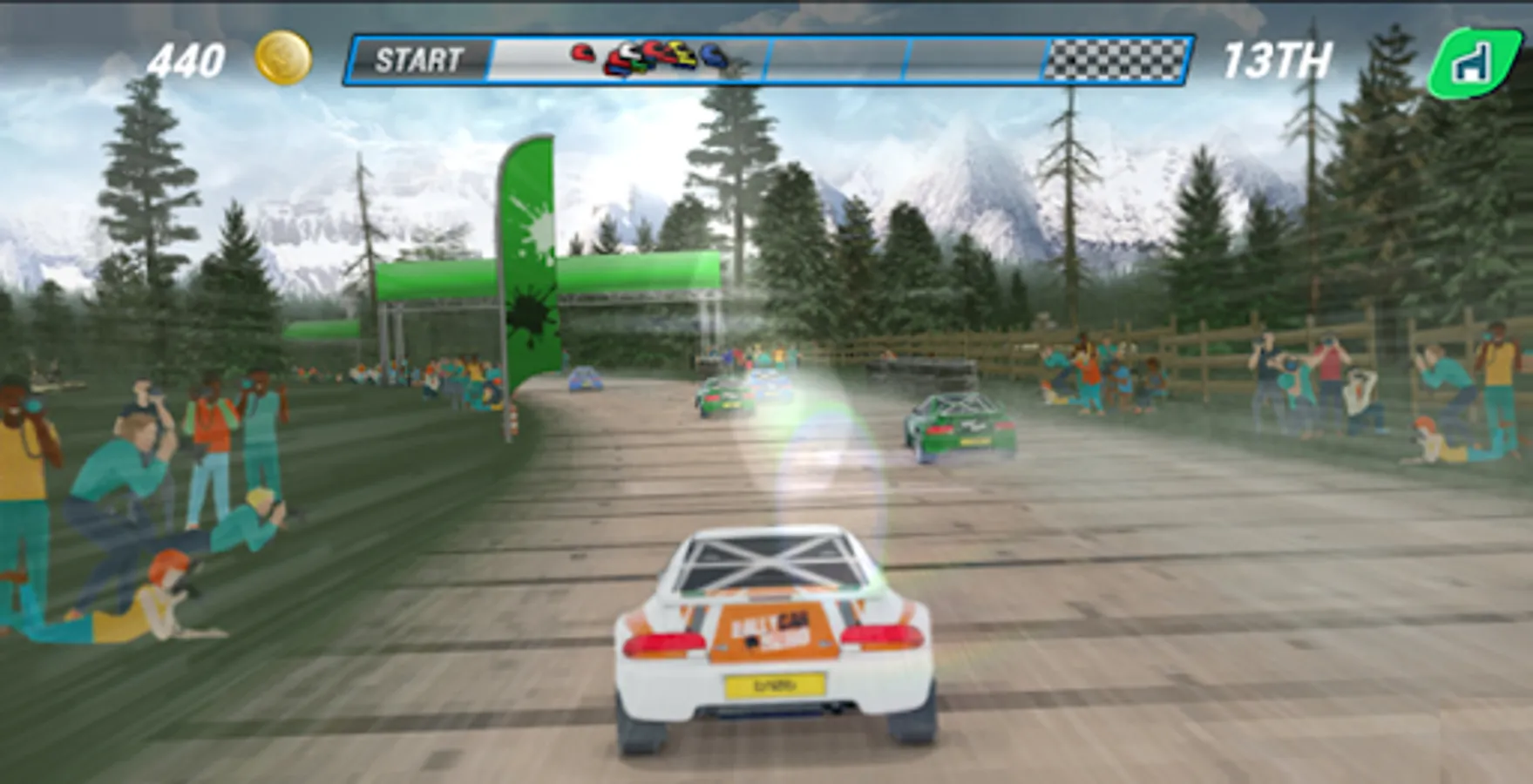Select the yellow helmet racer icon

click(684, 54)
